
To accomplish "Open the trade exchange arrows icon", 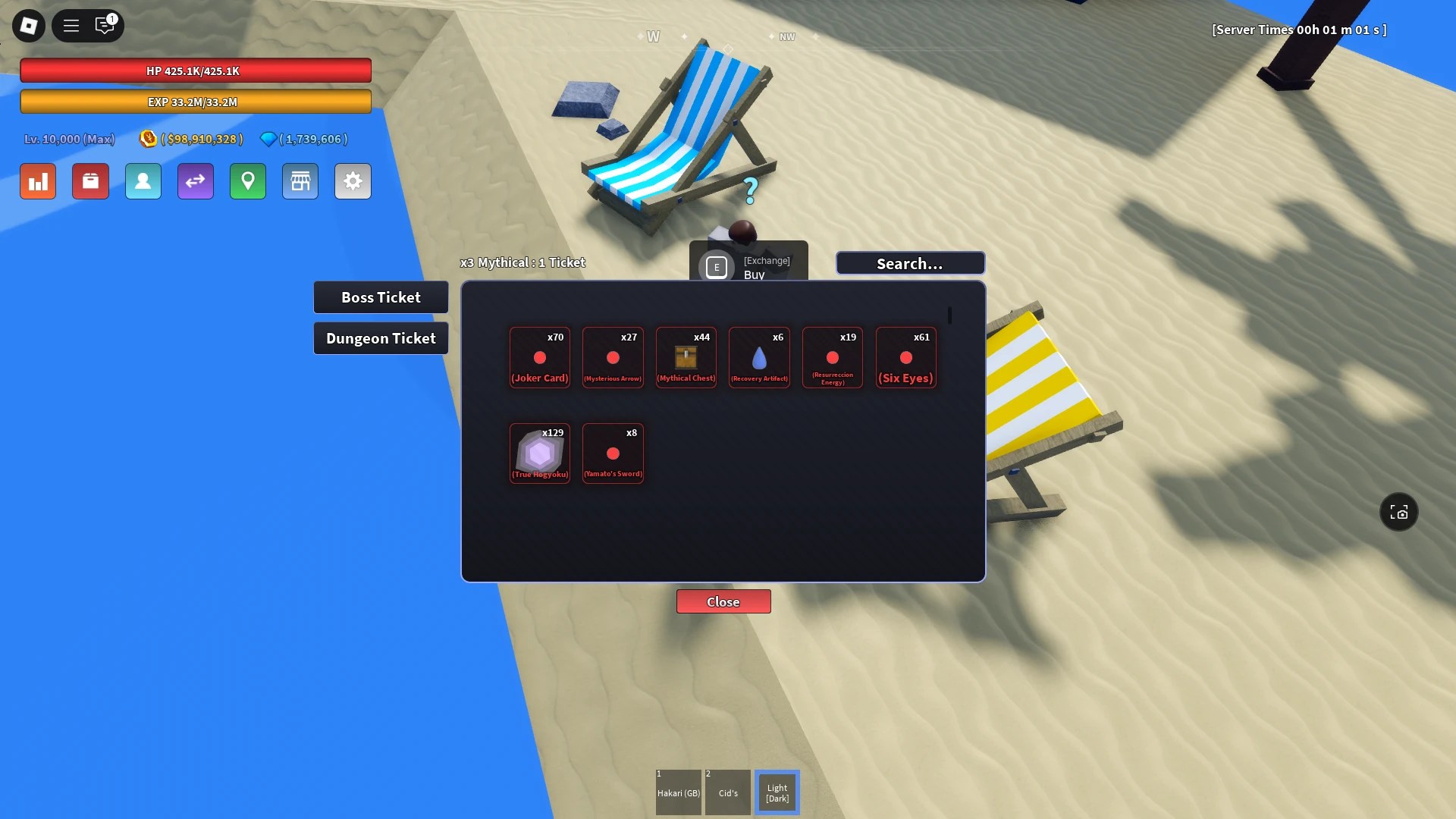I will 196,181.
